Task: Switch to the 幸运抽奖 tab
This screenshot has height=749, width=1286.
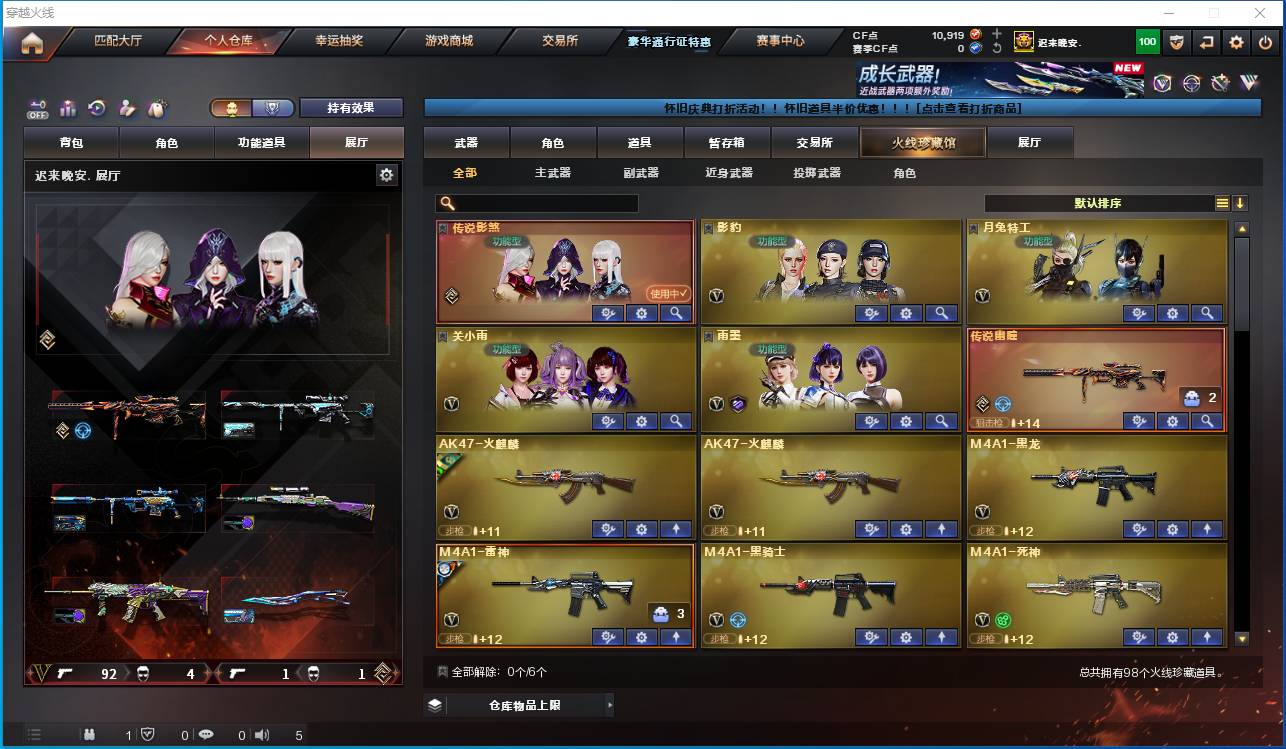Action: coord(339,42)
